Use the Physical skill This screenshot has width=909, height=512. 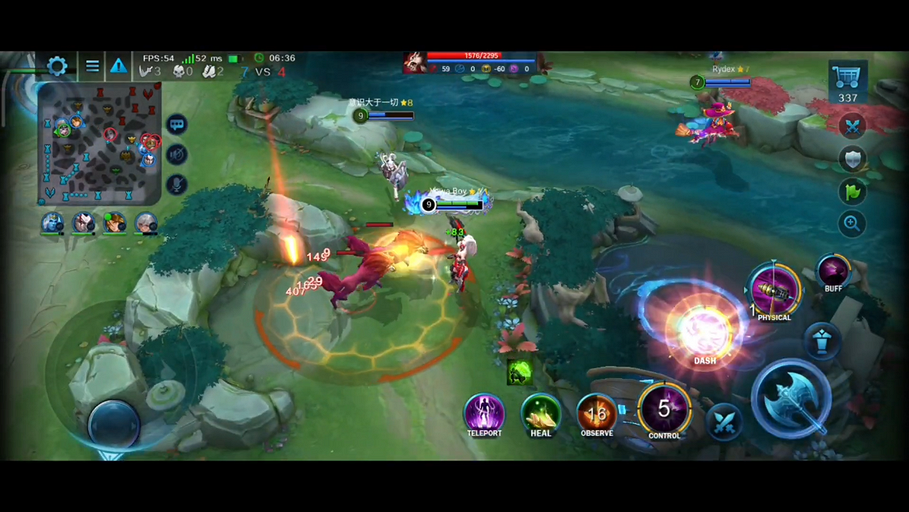point(774,291)
